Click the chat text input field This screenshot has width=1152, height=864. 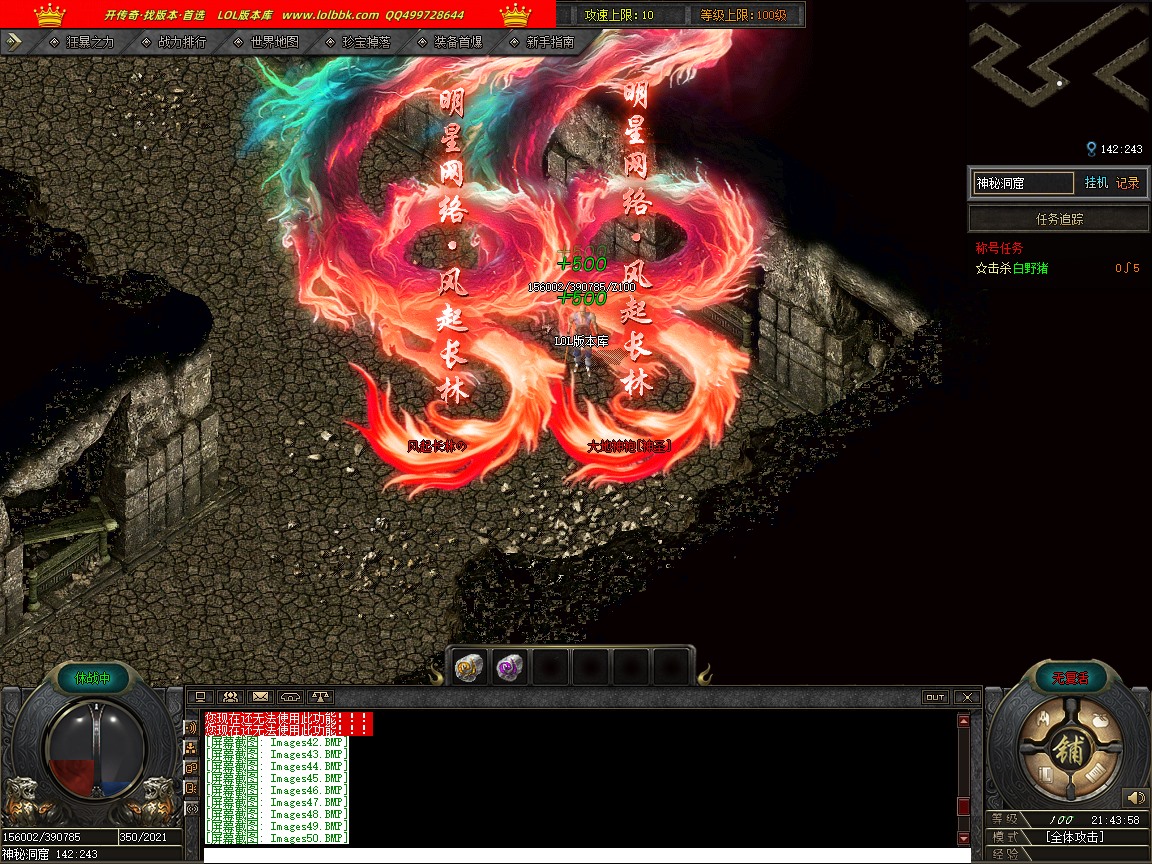click(x=586, y=855)
